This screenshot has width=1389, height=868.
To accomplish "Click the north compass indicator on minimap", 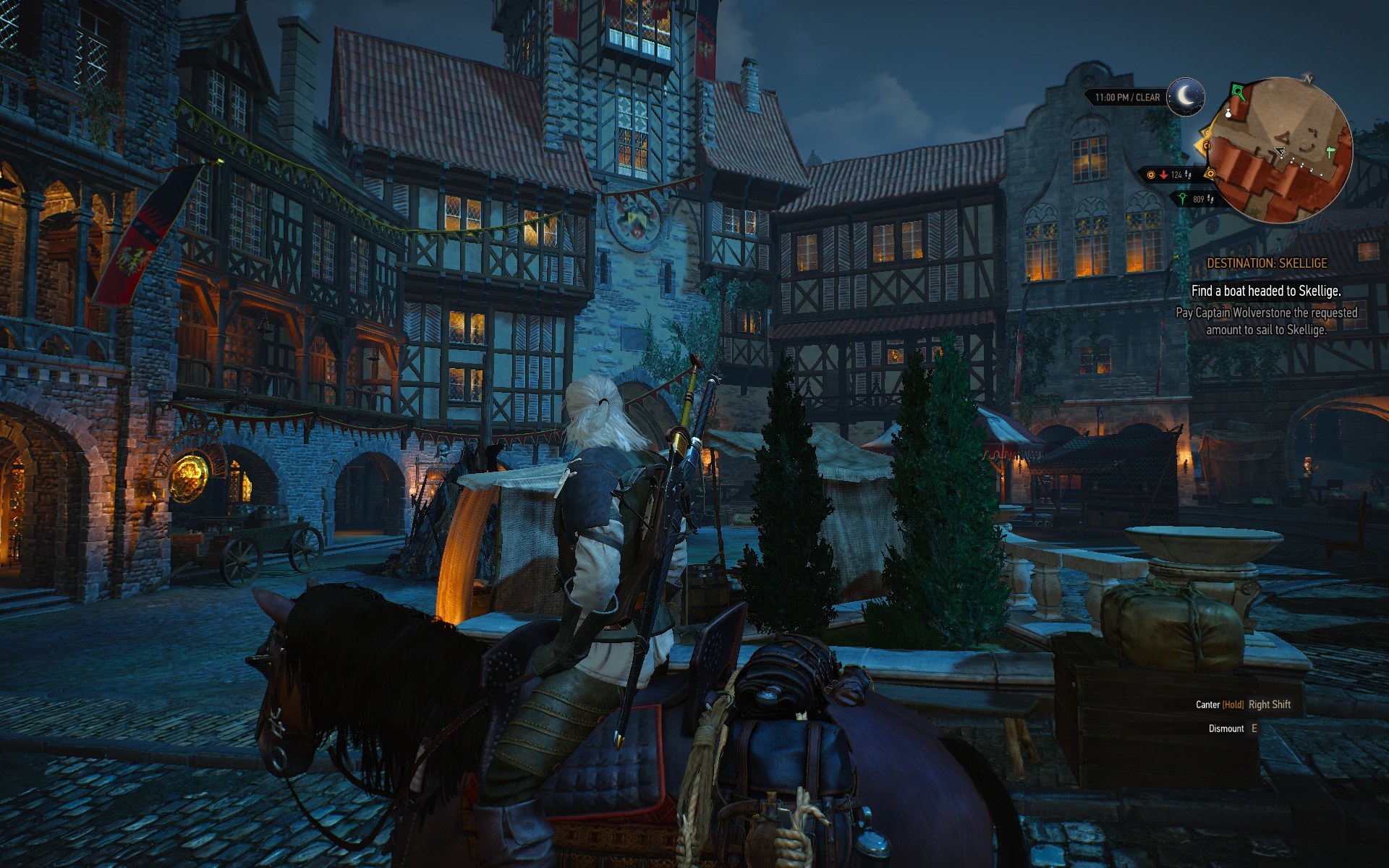I will coord(1308,77).
